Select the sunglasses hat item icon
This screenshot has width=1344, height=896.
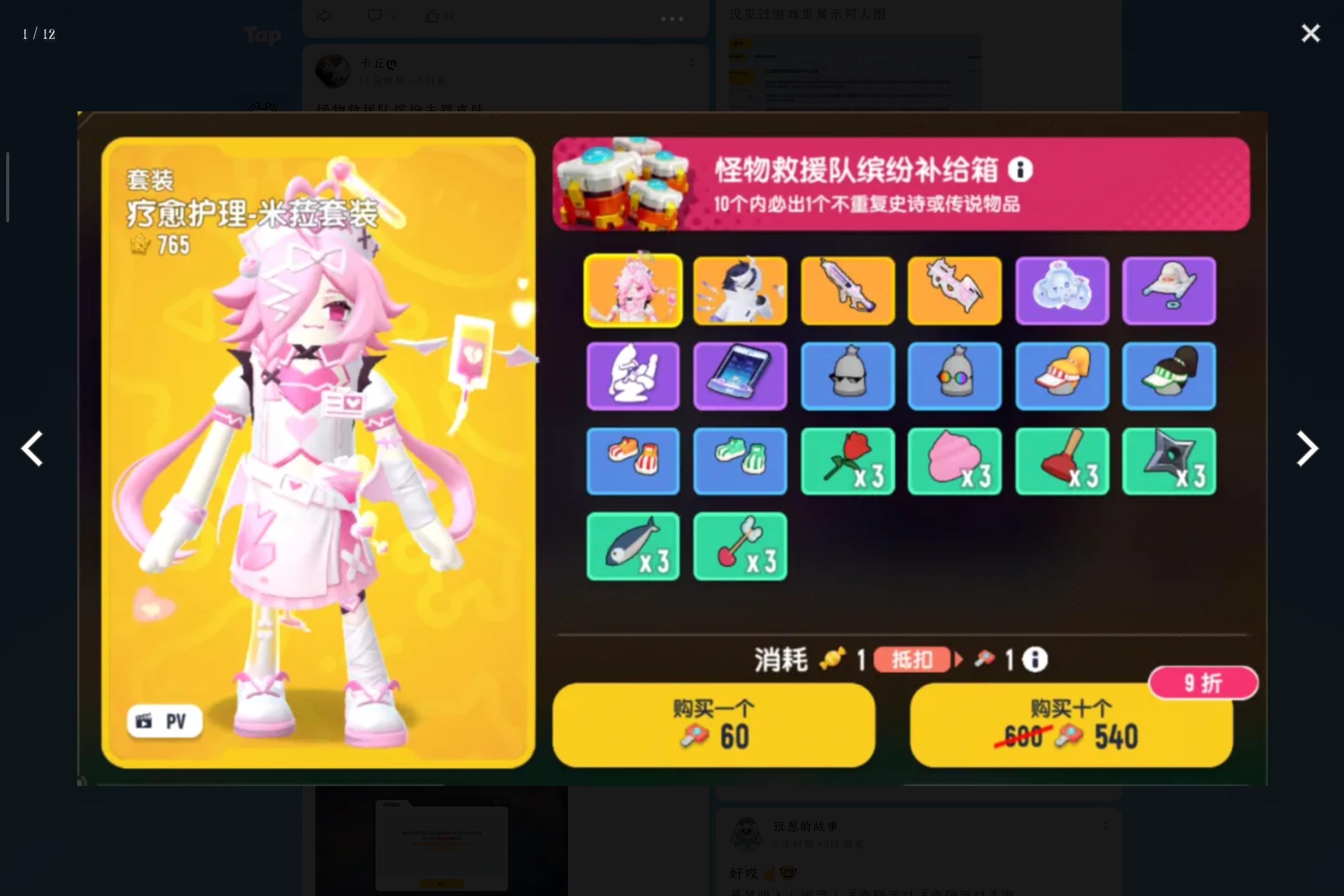(847, 375)
